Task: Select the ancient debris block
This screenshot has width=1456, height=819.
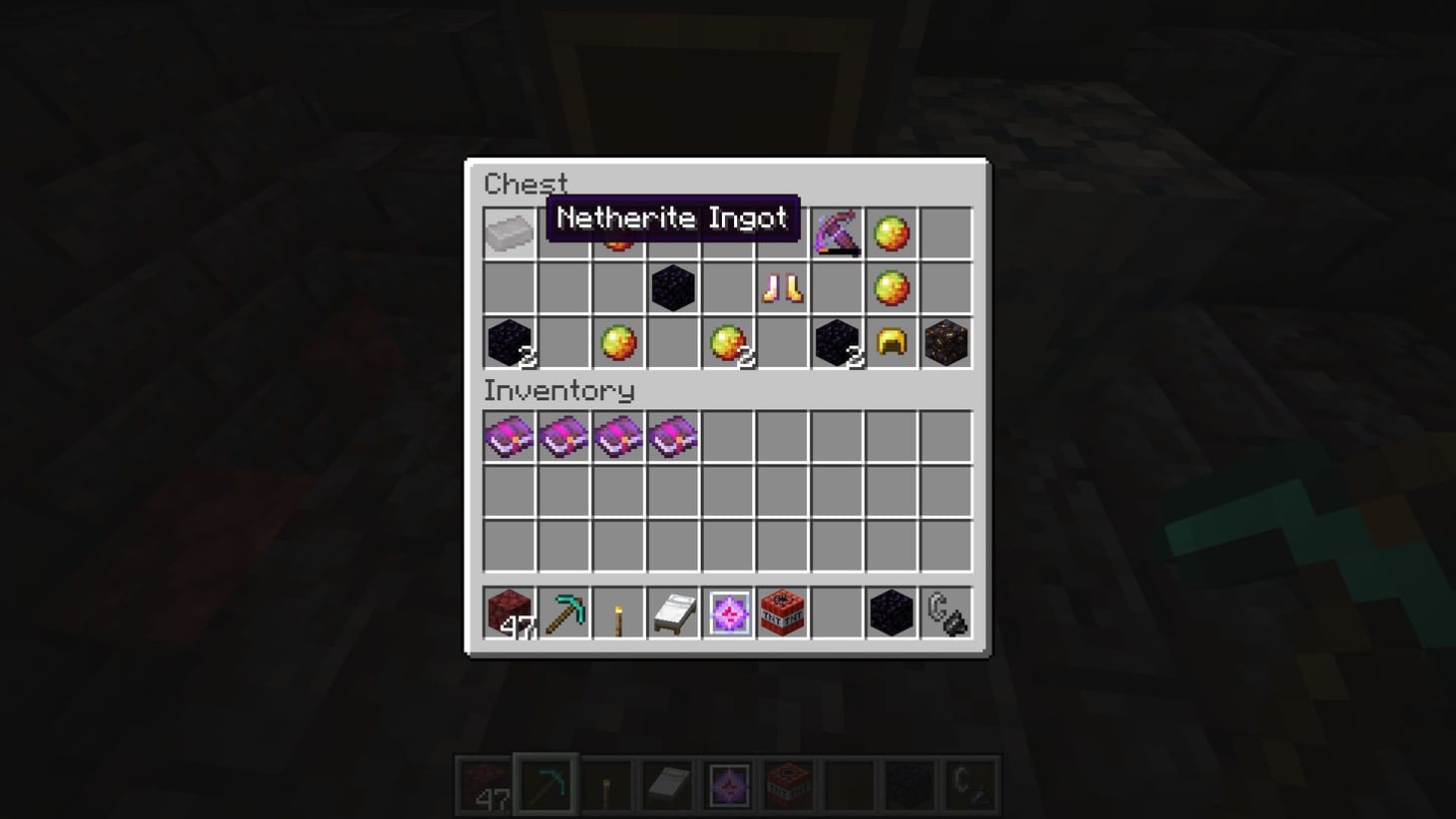Action: [945, 343]
